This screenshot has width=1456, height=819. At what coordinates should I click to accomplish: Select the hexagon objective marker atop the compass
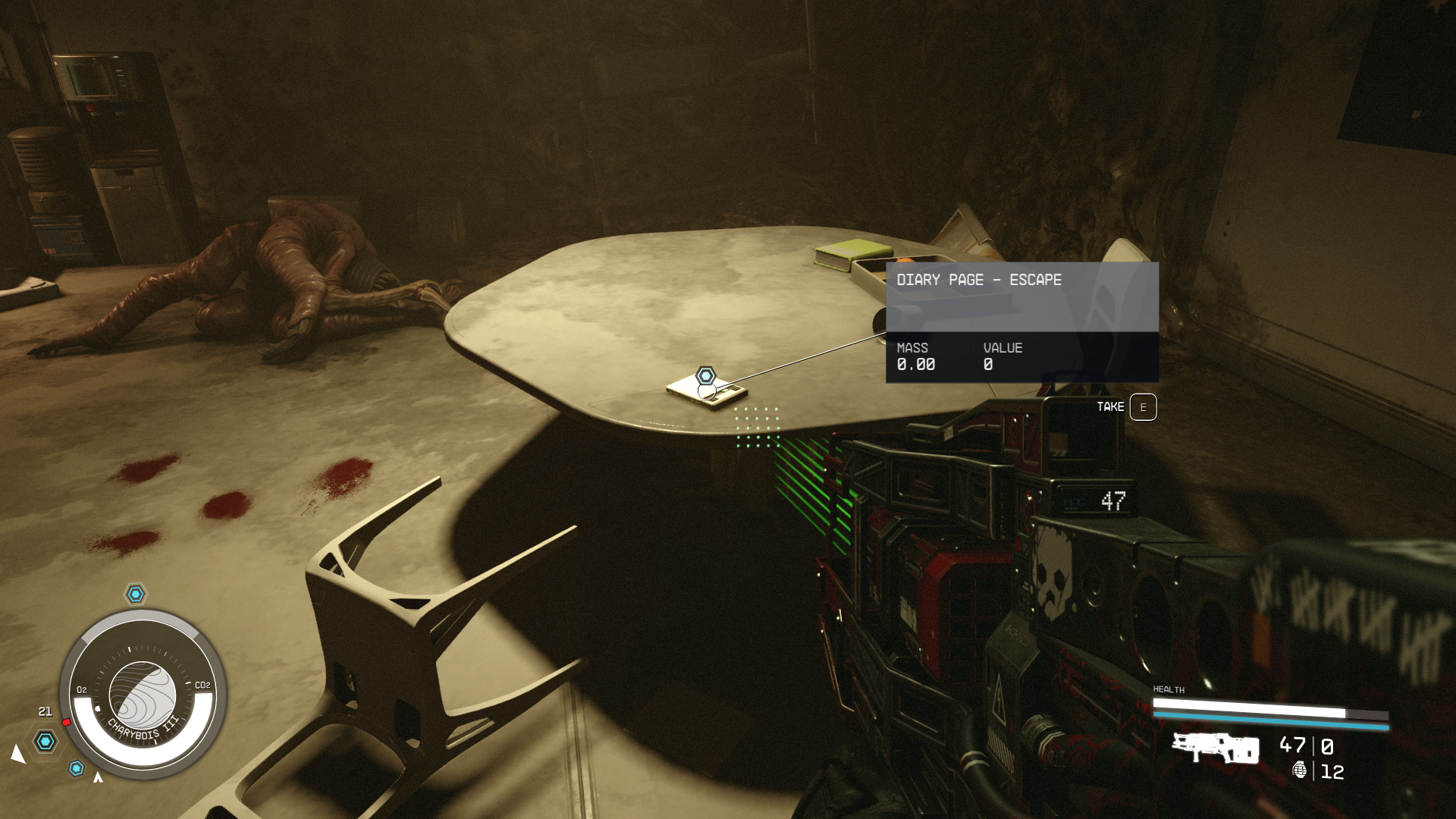(x=136, y=594)
